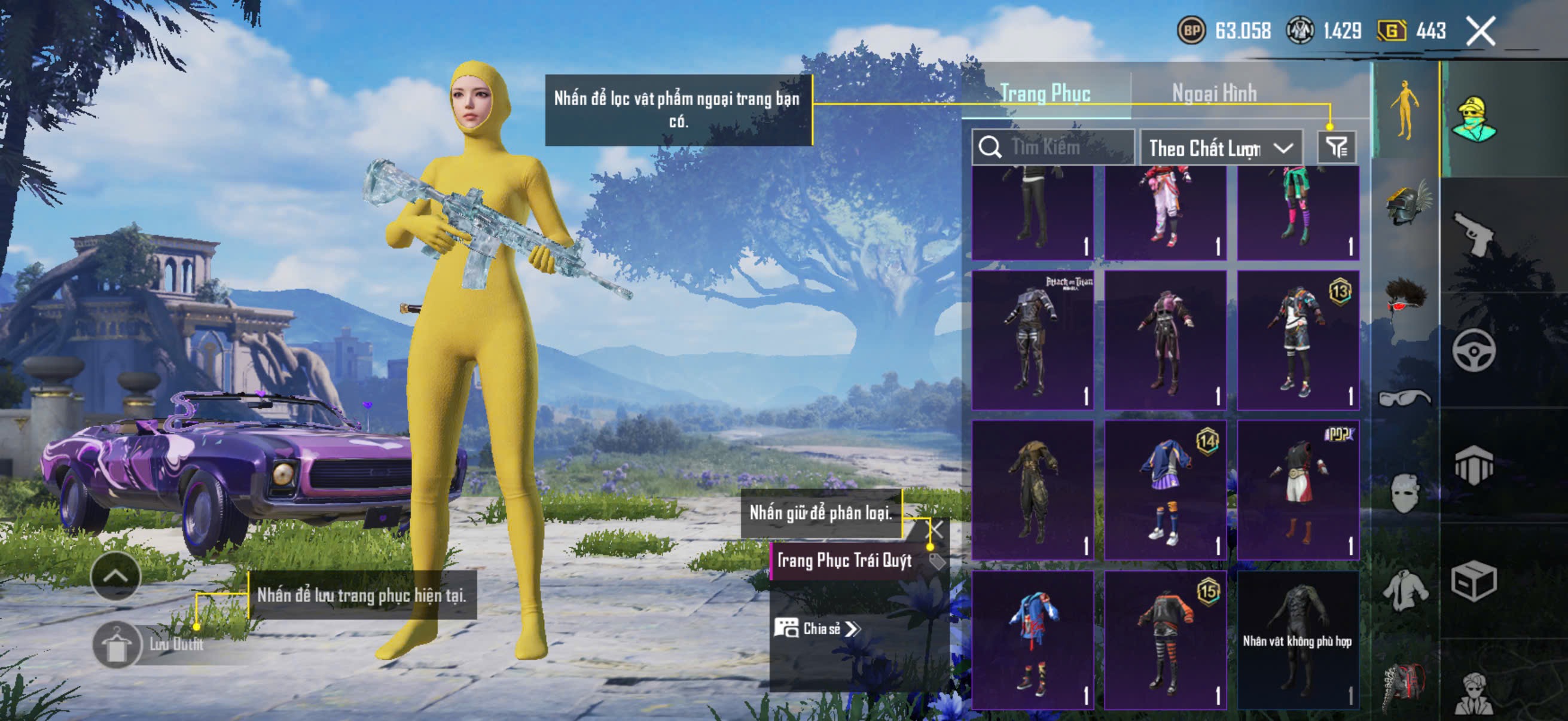Toggle the owned-items filter funnel icon
The image size is (1568, 721).
pos(1337,147)
